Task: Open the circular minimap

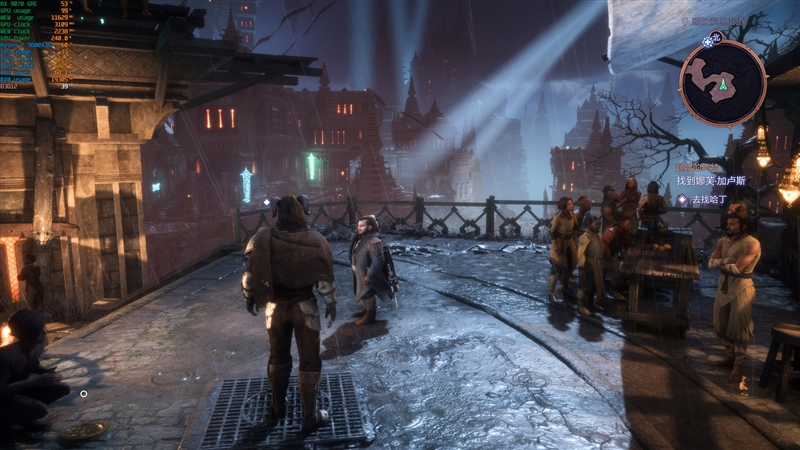Action: (x=723, y=82)
